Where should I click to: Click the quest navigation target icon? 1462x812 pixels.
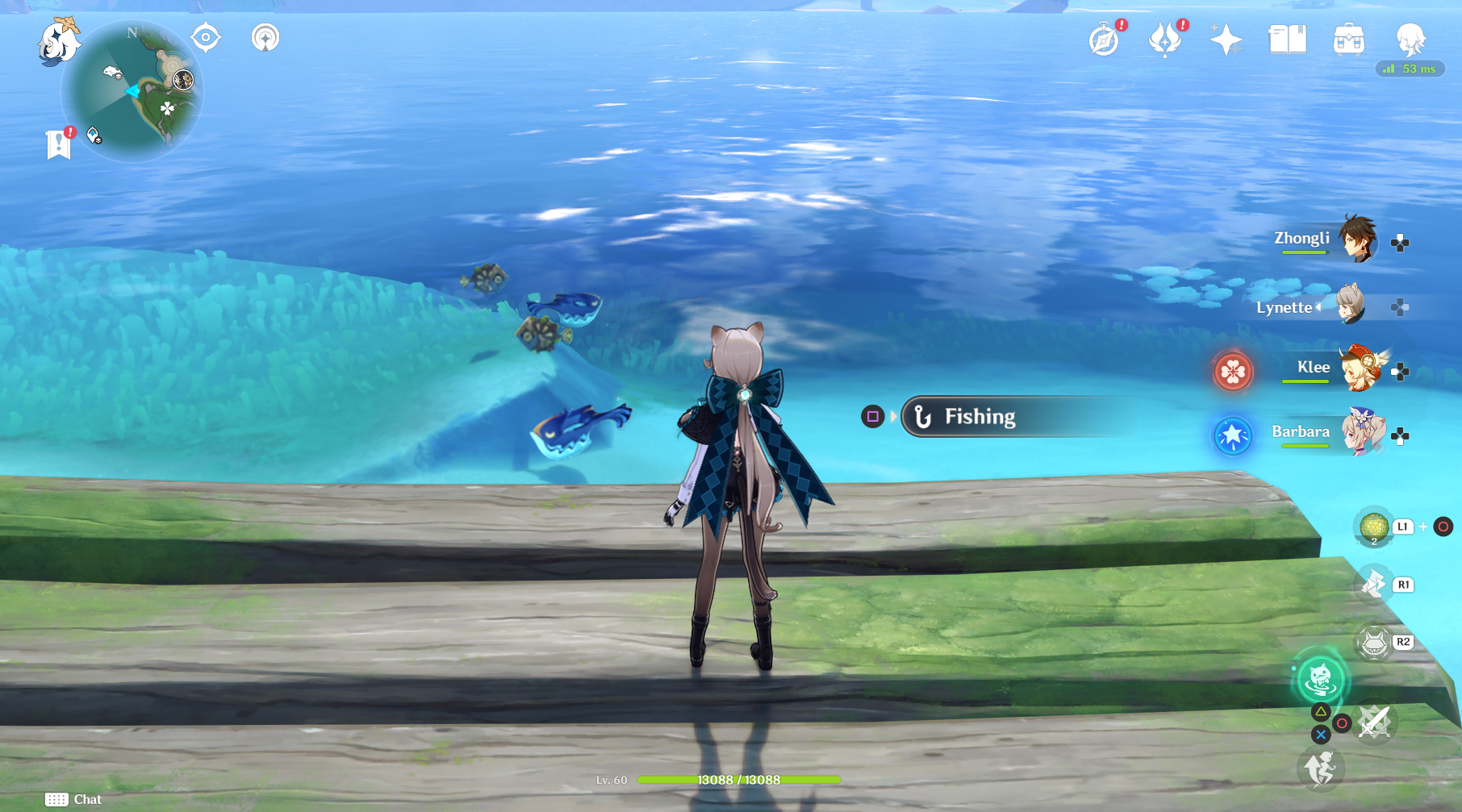(206, 37)
